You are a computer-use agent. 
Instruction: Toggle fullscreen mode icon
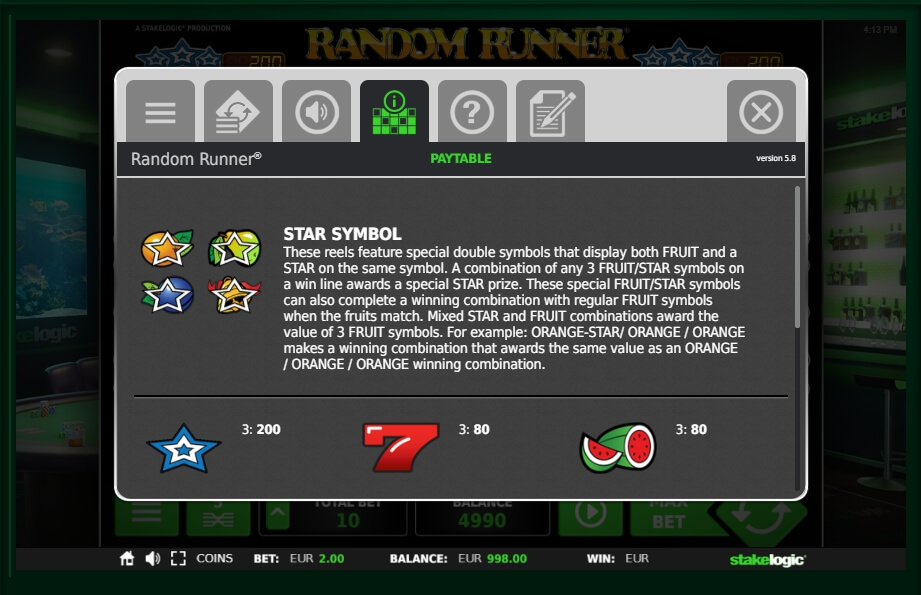(178, 559)
